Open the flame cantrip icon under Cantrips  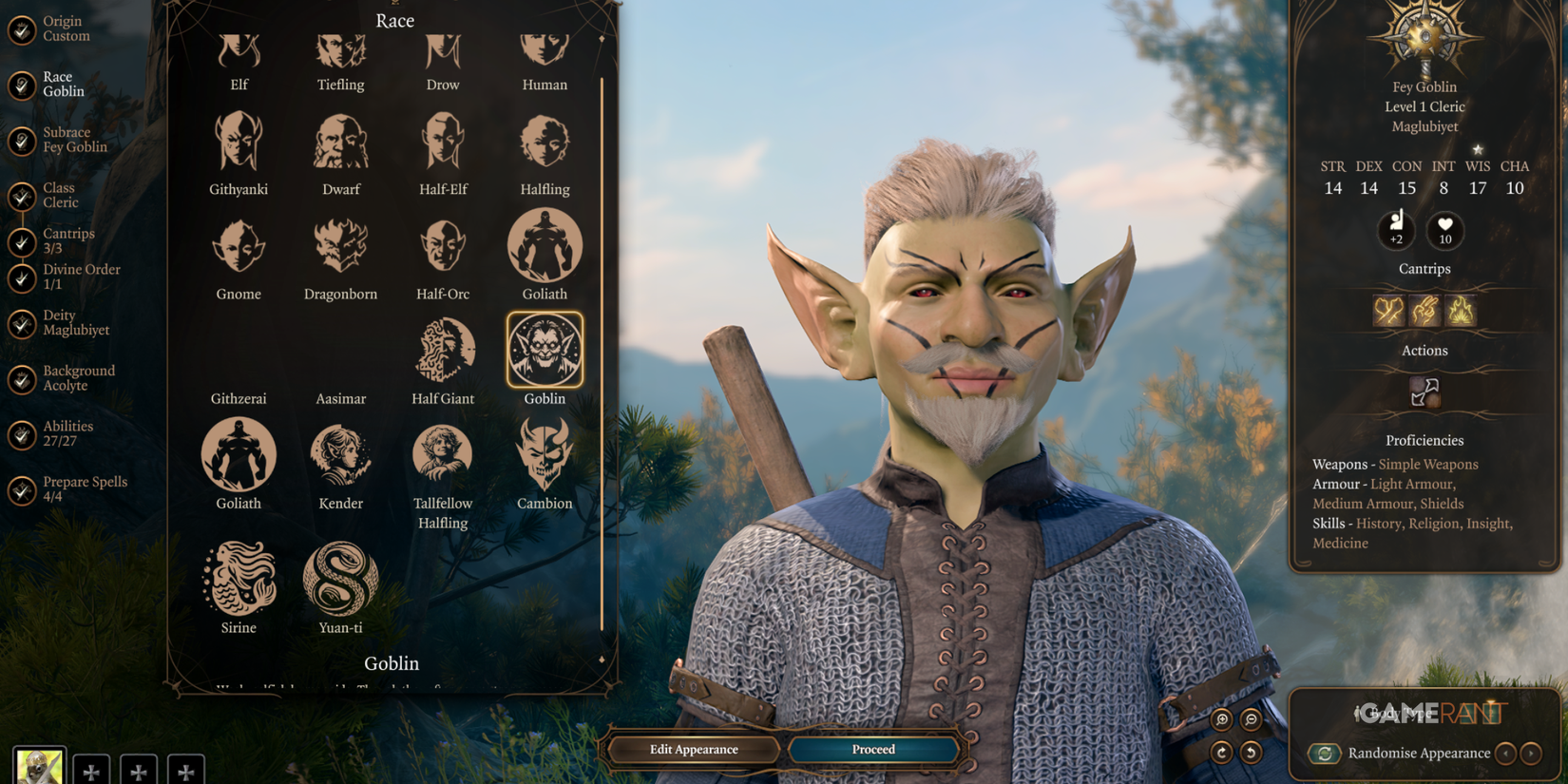click(1462, 310)
